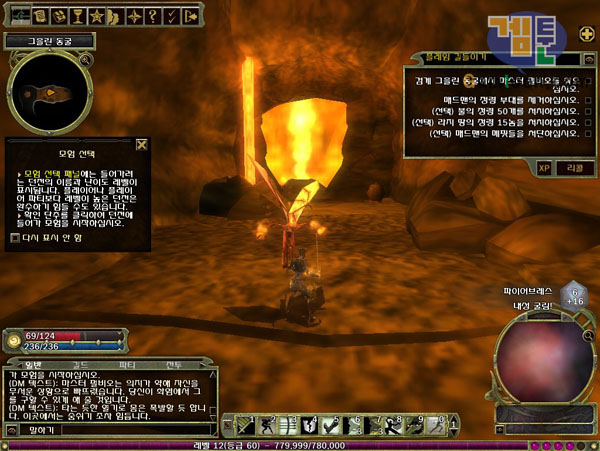This screenshot has width=600, height=451.
Task: Open the star icon in the top menu
Action: coord(96,16)
